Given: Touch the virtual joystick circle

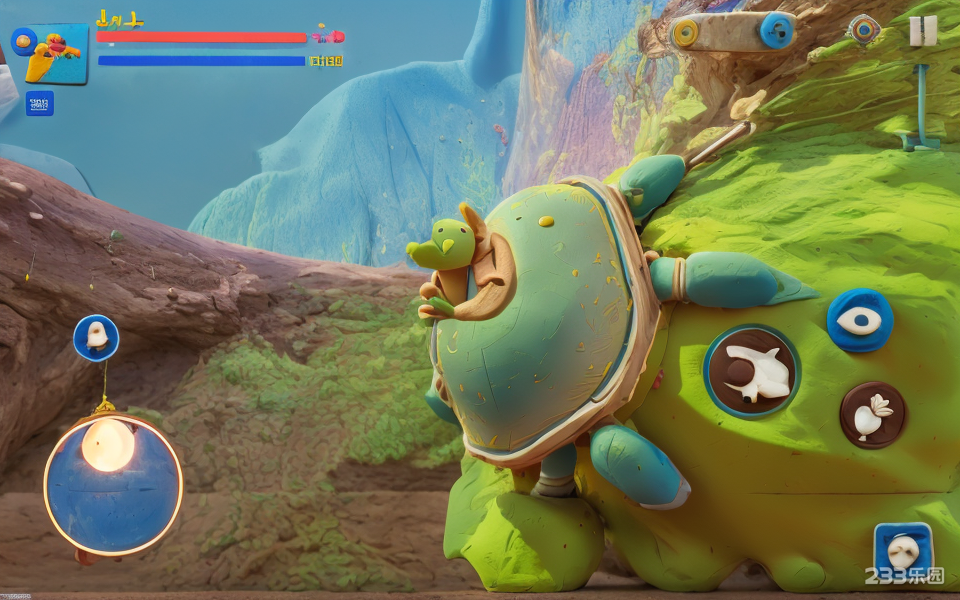Looking at the screenshot, I should click(113, 485).
